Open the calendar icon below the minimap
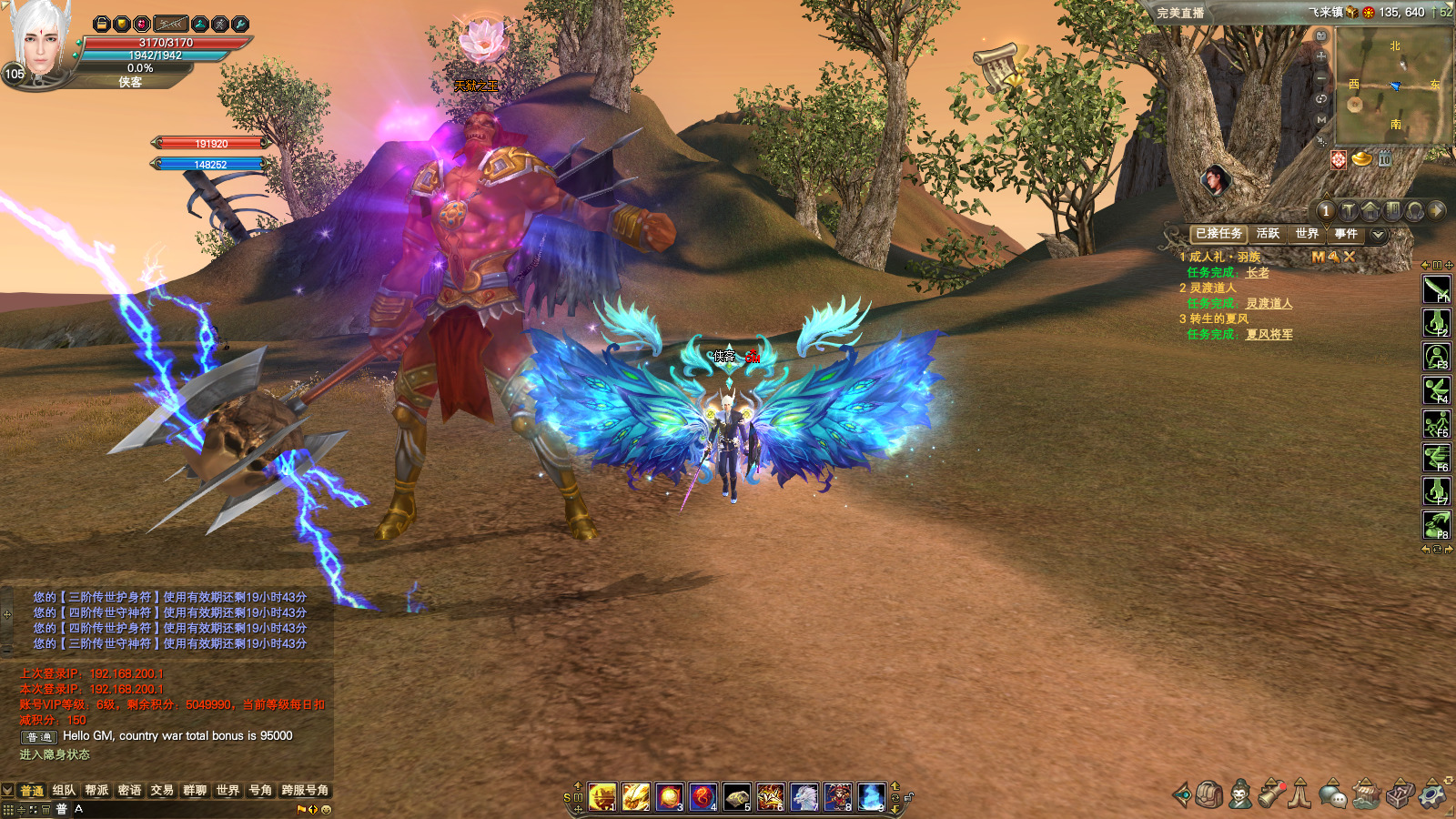The height and width of the screenshot is (819, 1456). 1384,159
